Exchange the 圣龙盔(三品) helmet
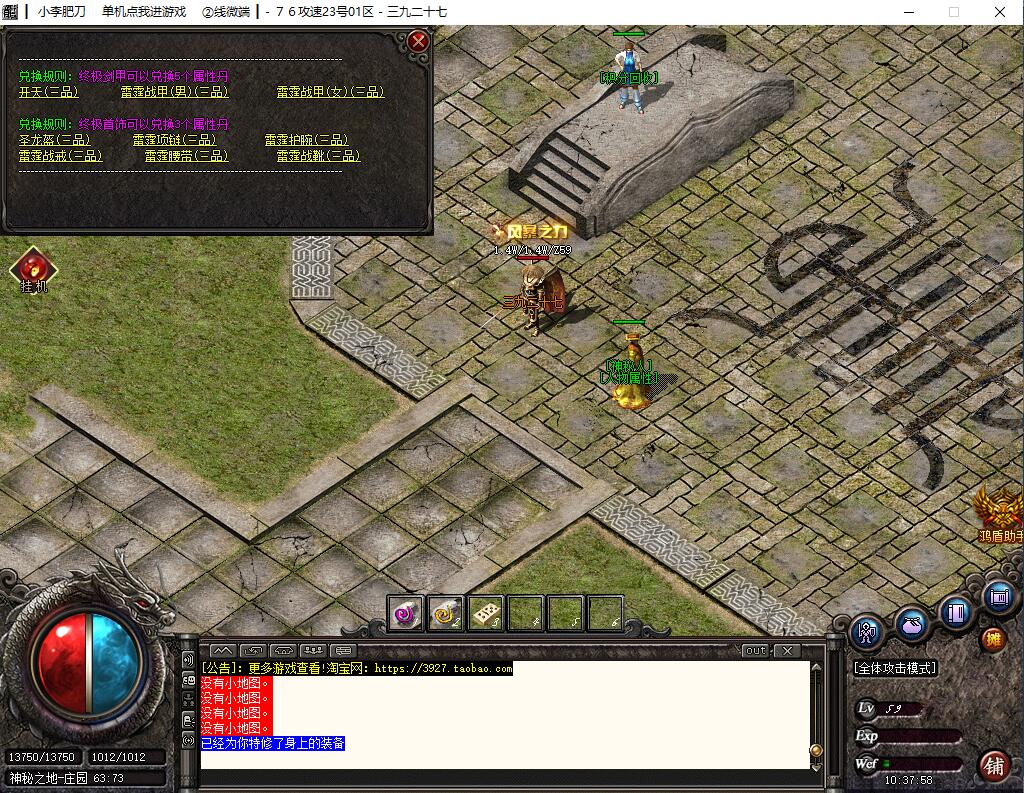The image size is (1024, 793). pos(54,140)
